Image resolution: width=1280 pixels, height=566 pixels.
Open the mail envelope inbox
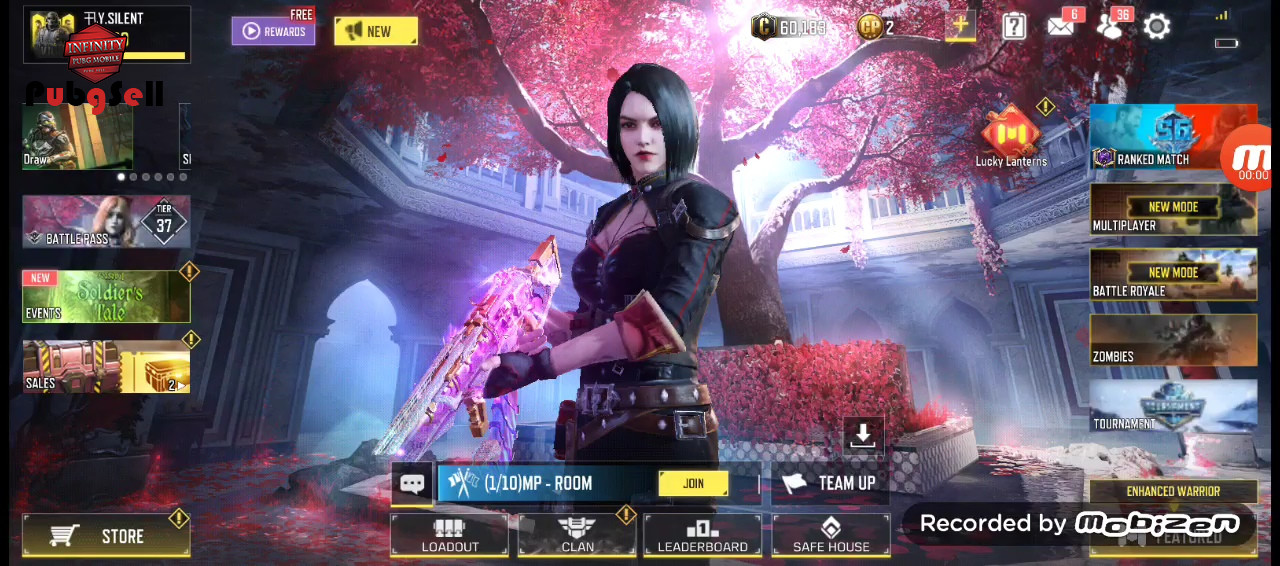[x=1060, y=27]
